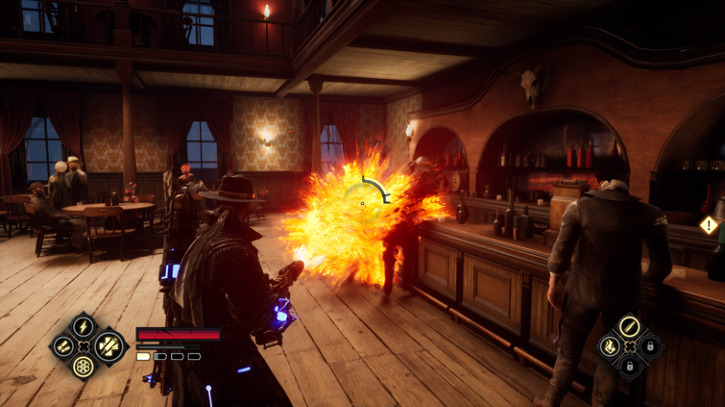Click the exclamation objective marker
Image resolution: width=725 pixels, height=407 pixels.
709,225
